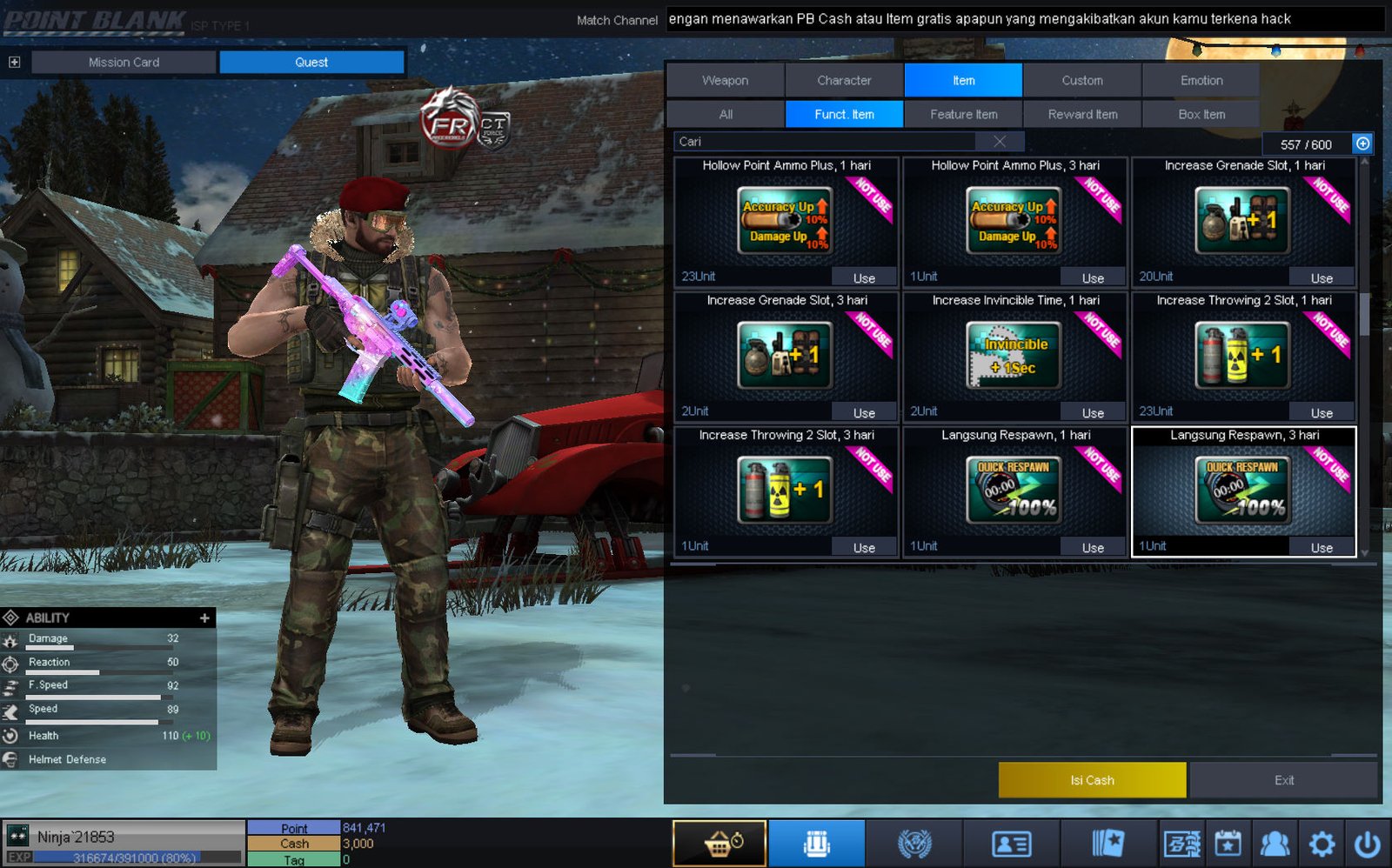Use Langsung Respawn 3 hari item
1392x868 pixels.
[1321, 547]
